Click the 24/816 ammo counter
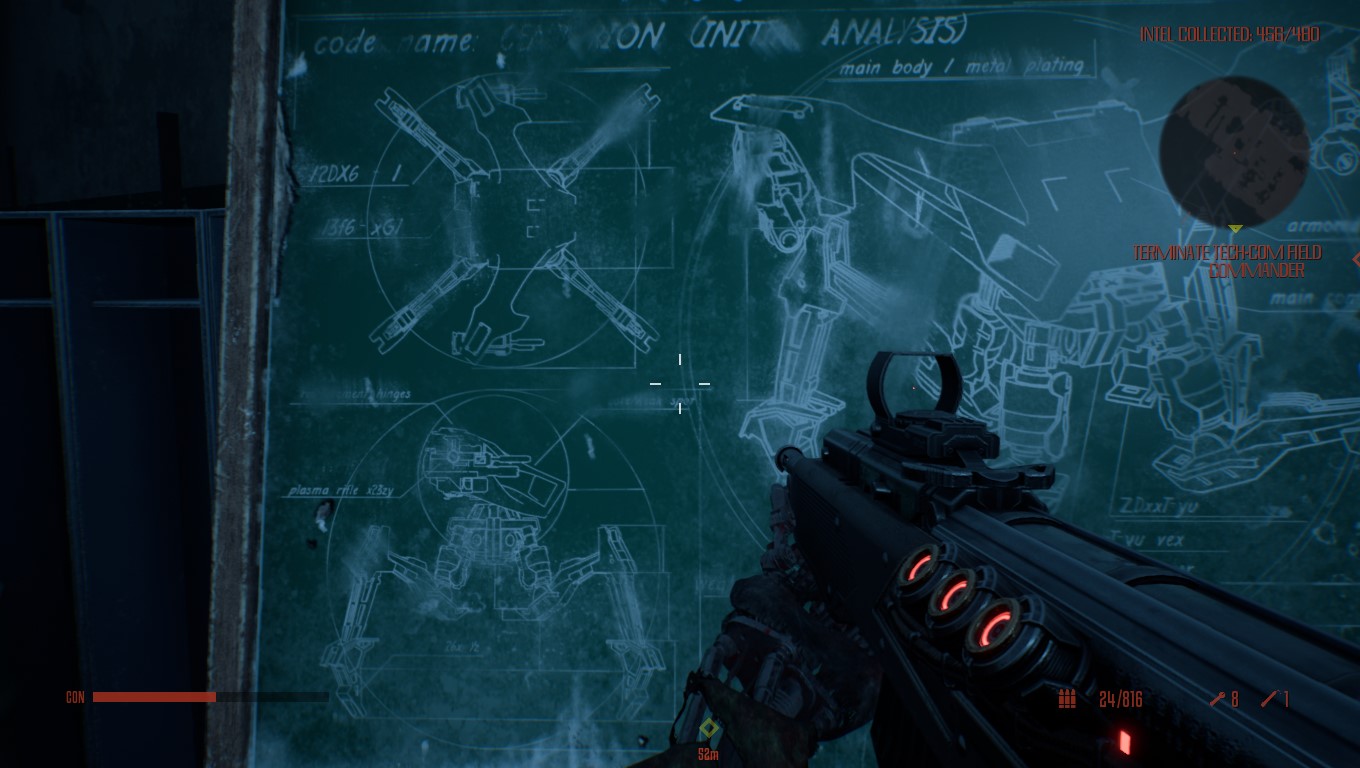The width and height of the screenshot is (1360, 768). [x=1120, y=700]
